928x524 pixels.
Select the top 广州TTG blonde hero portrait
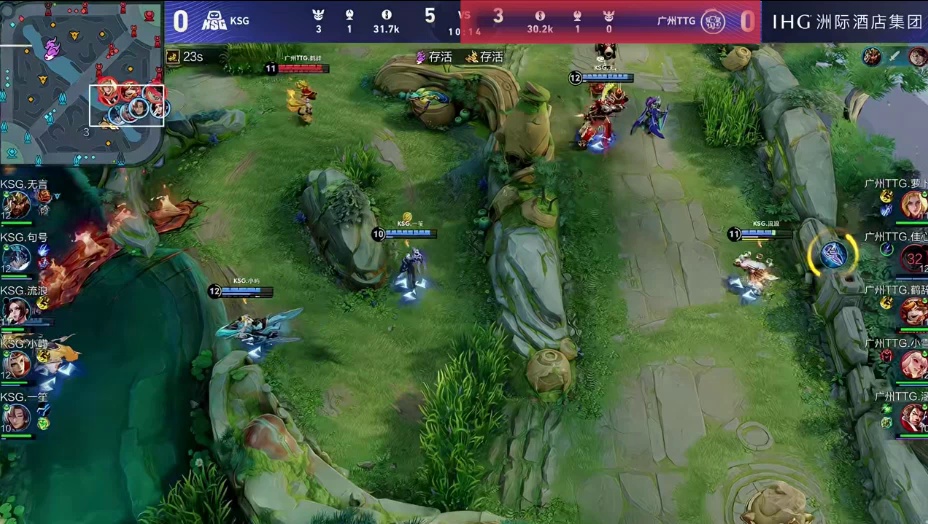coord(912,204)
